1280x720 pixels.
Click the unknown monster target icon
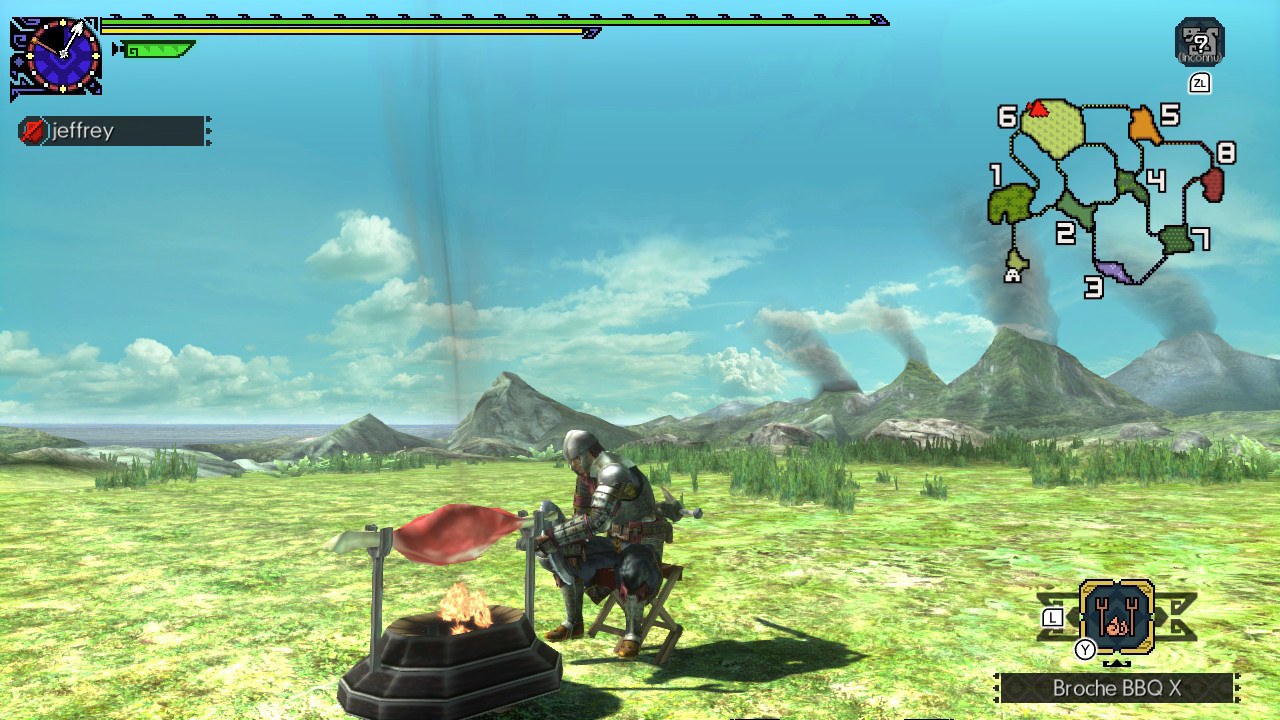coord(1199,42)
